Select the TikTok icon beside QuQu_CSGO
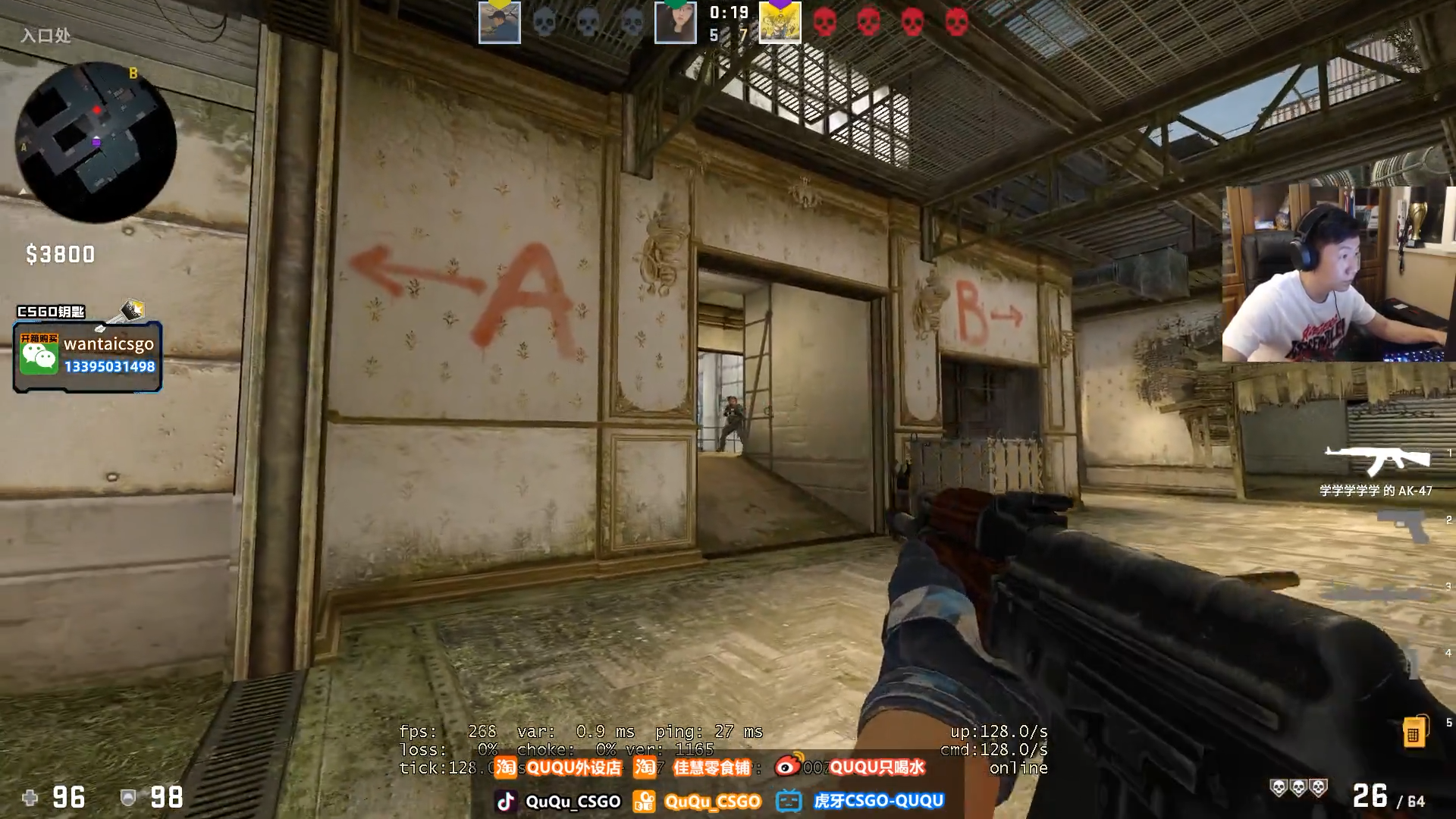This screenshot has width=1456, height=819. point(506,800)
